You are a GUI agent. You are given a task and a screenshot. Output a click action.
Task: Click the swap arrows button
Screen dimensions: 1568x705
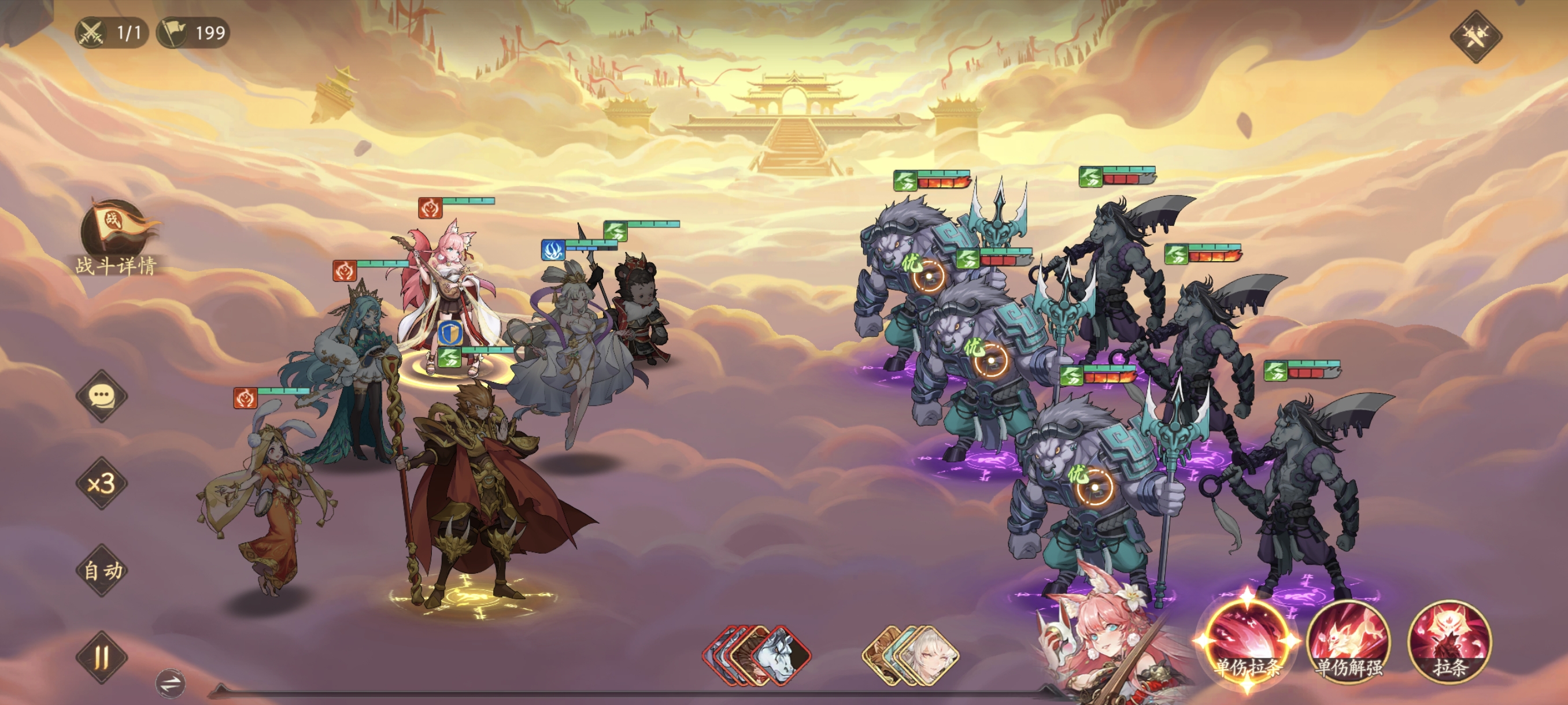click(x=171, y=682)
